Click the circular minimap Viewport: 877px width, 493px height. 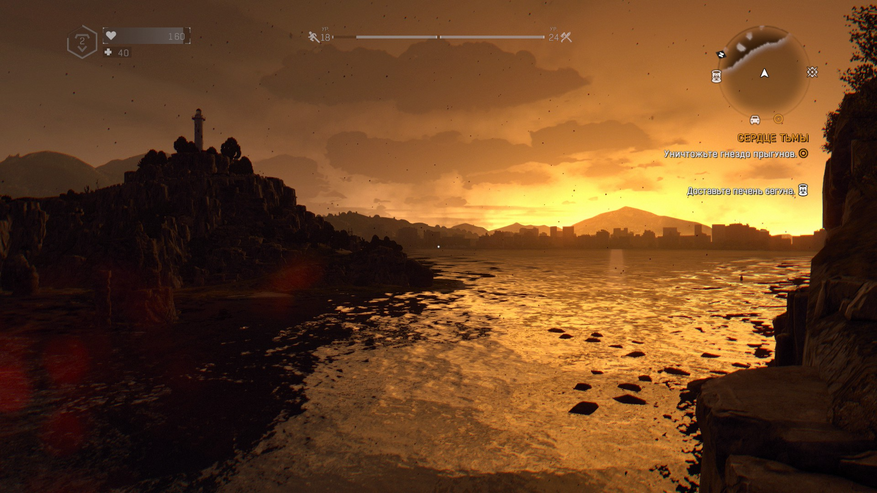tap(764, 71)
